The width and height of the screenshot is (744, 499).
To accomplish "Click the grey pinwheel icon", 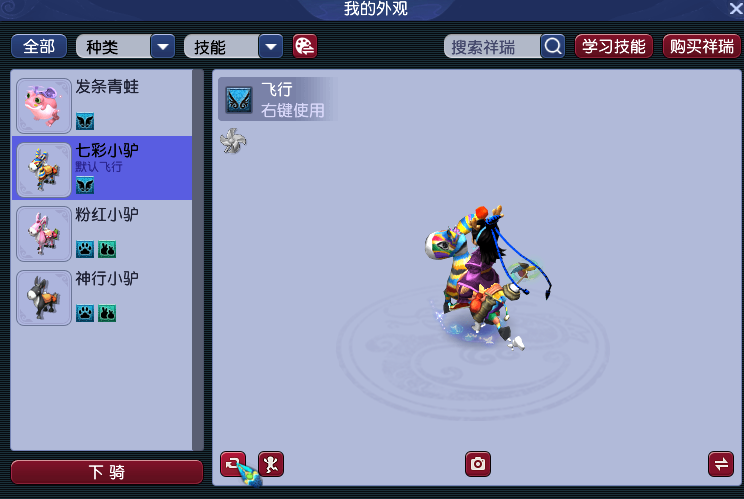I will pos(233,142).
